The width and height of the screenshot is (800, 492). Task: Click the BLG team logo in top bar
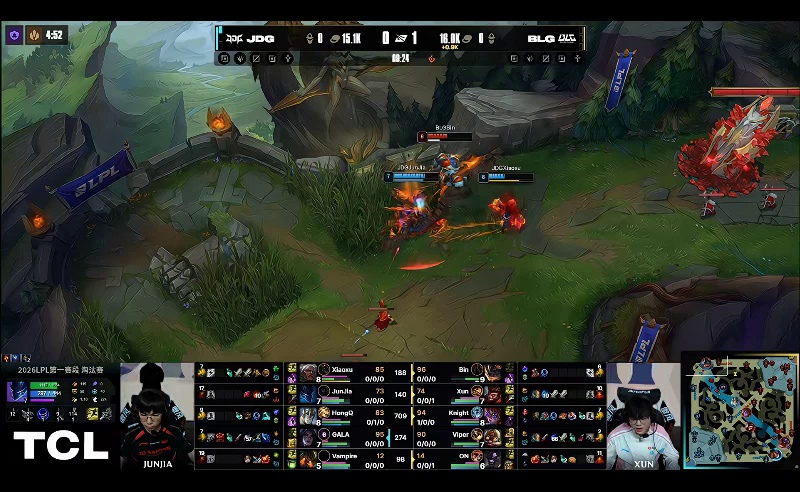567,39
